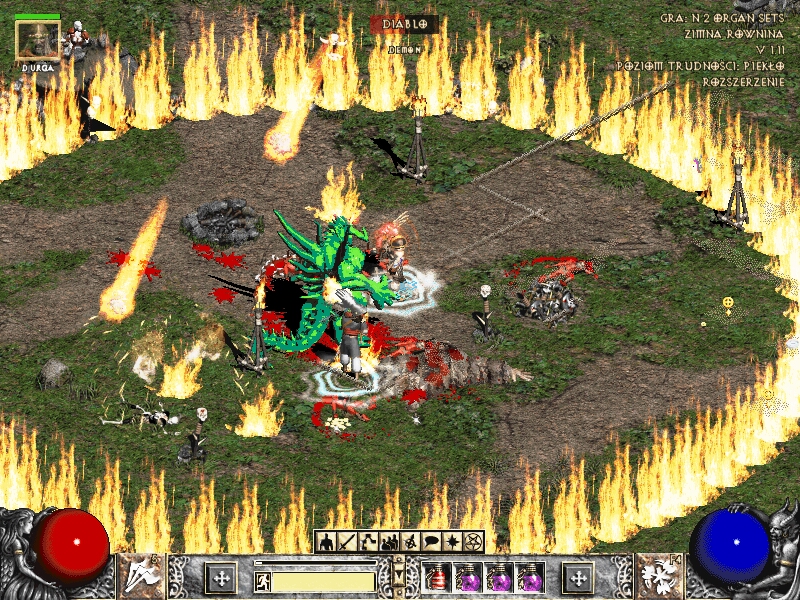Use the purple potion in belt slot 4
800x600 pixels.
coord(529,578)
